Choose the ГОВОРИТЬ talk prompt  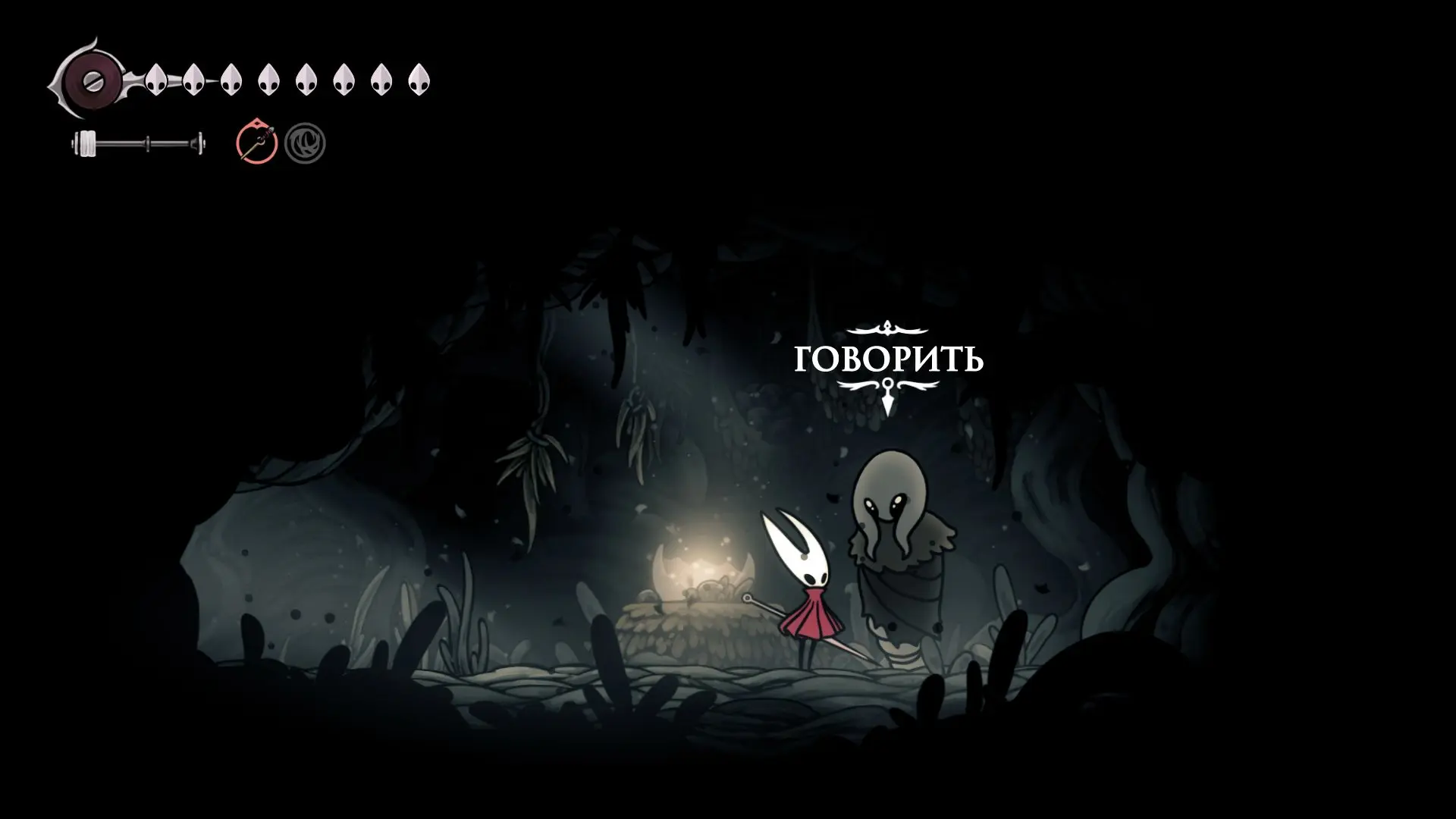(888, 359)
